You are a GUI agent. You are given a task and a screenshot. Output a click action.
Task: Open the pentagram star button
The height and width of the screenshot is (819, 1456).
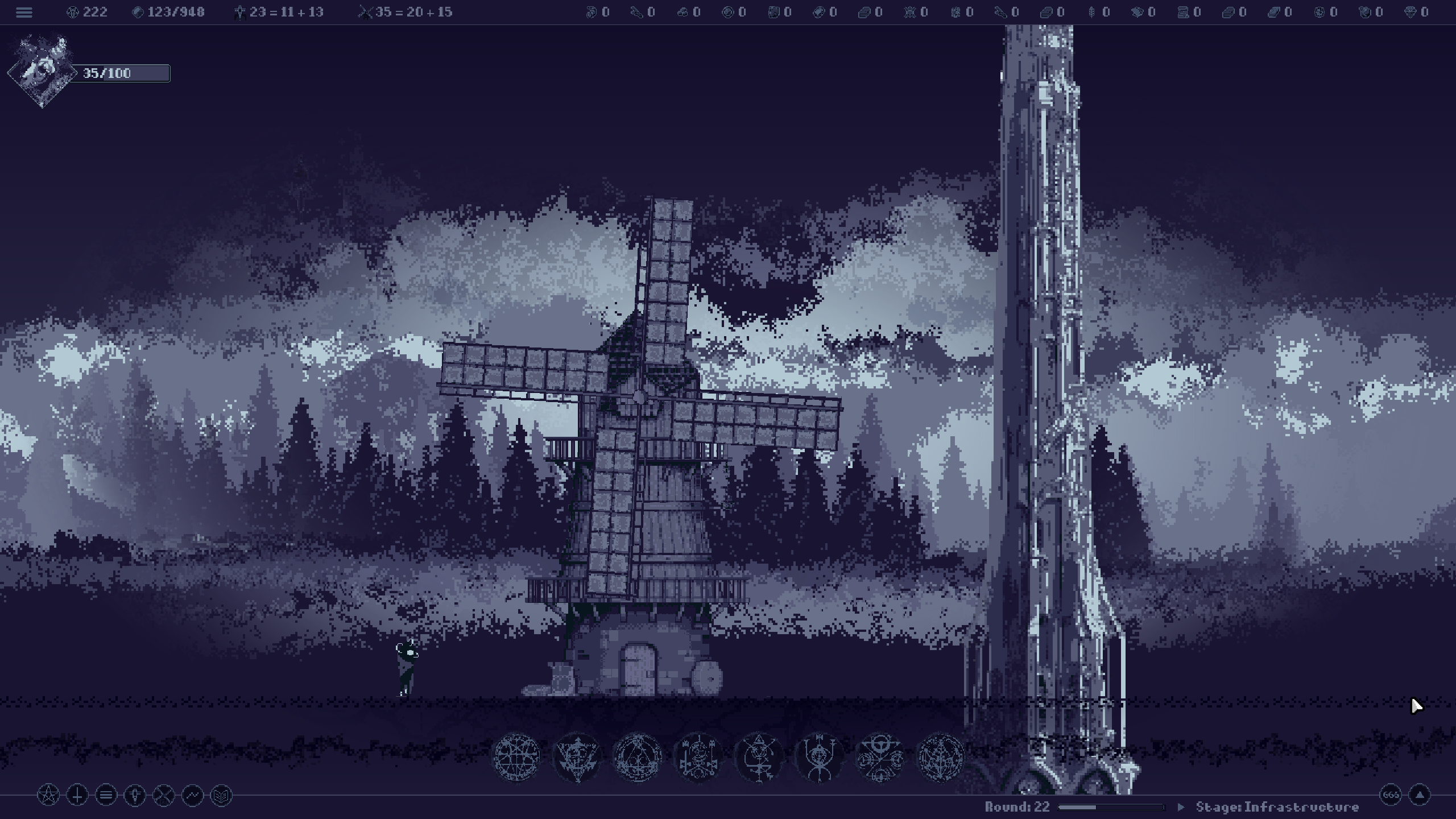[x=48, y=795]
